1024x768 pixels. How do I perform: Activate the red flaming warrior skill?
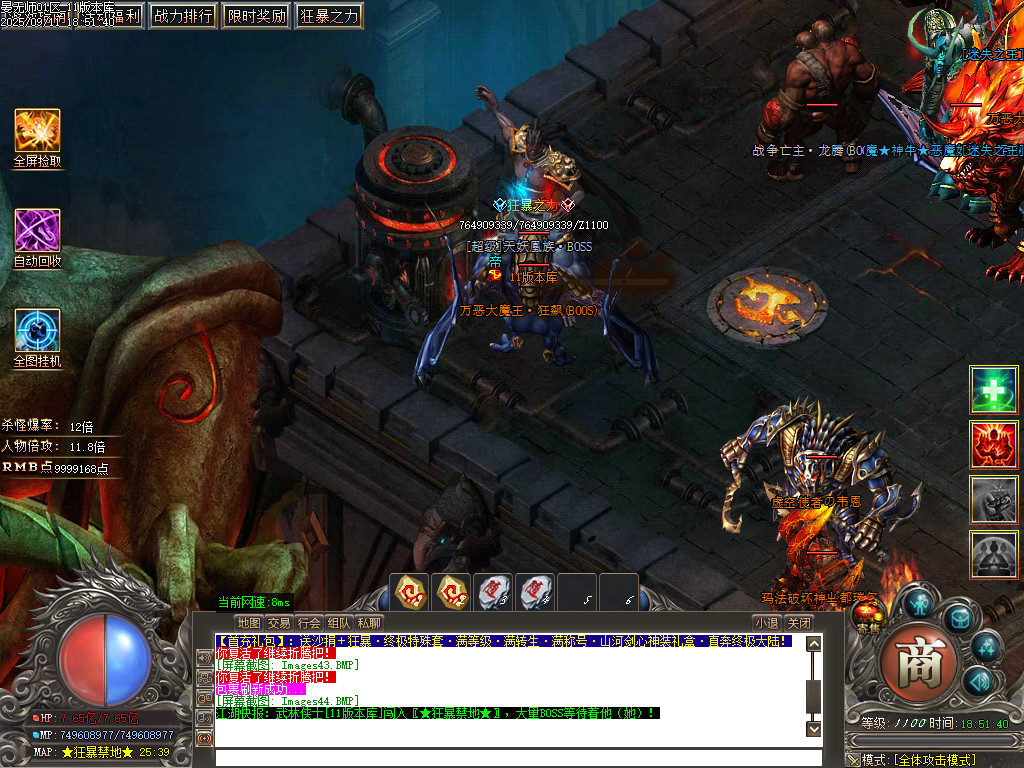pyautogui.click(x=994, y=445)
